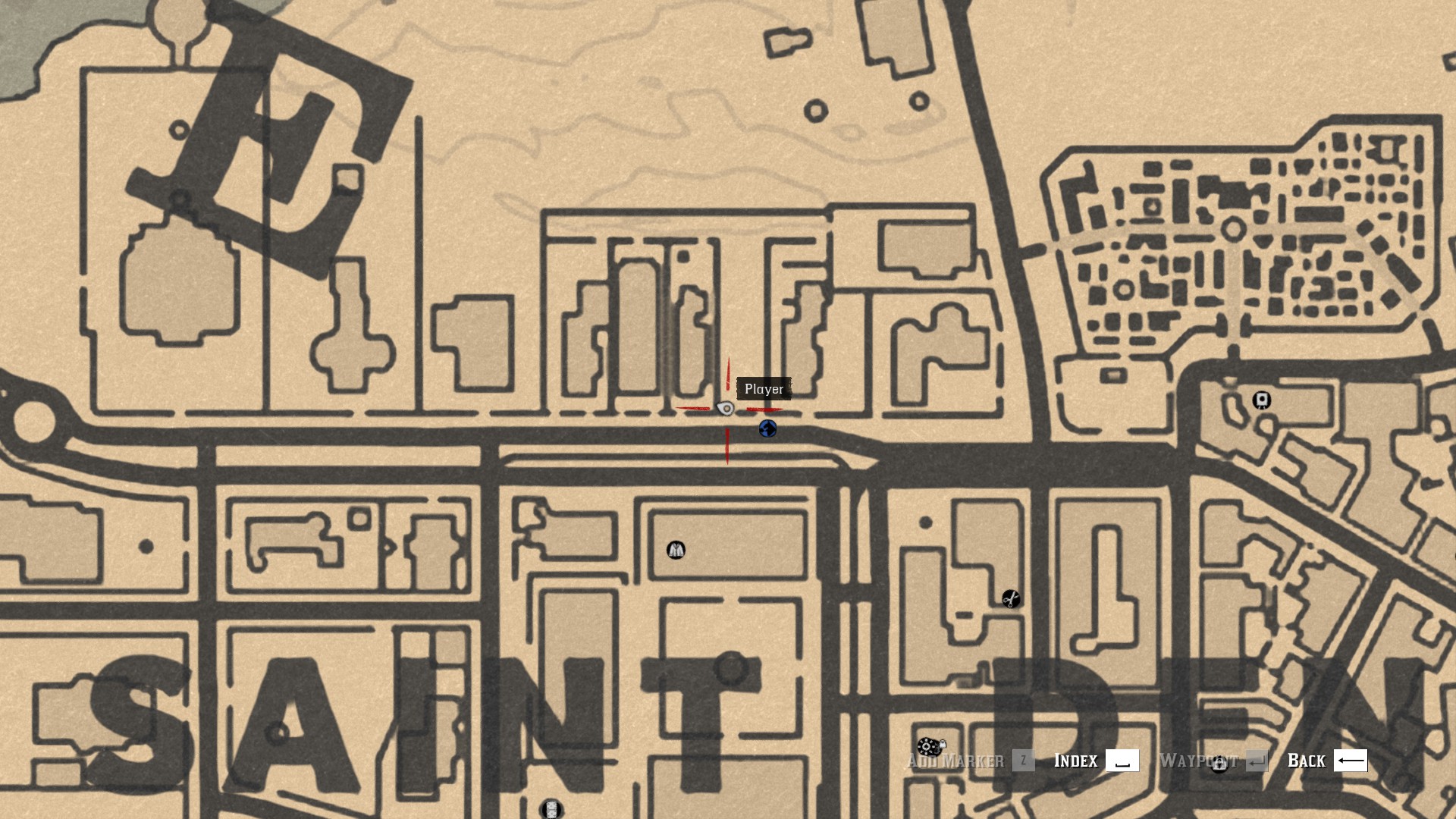Click the blue fast travel icon near Player

(x=768, y=430)
